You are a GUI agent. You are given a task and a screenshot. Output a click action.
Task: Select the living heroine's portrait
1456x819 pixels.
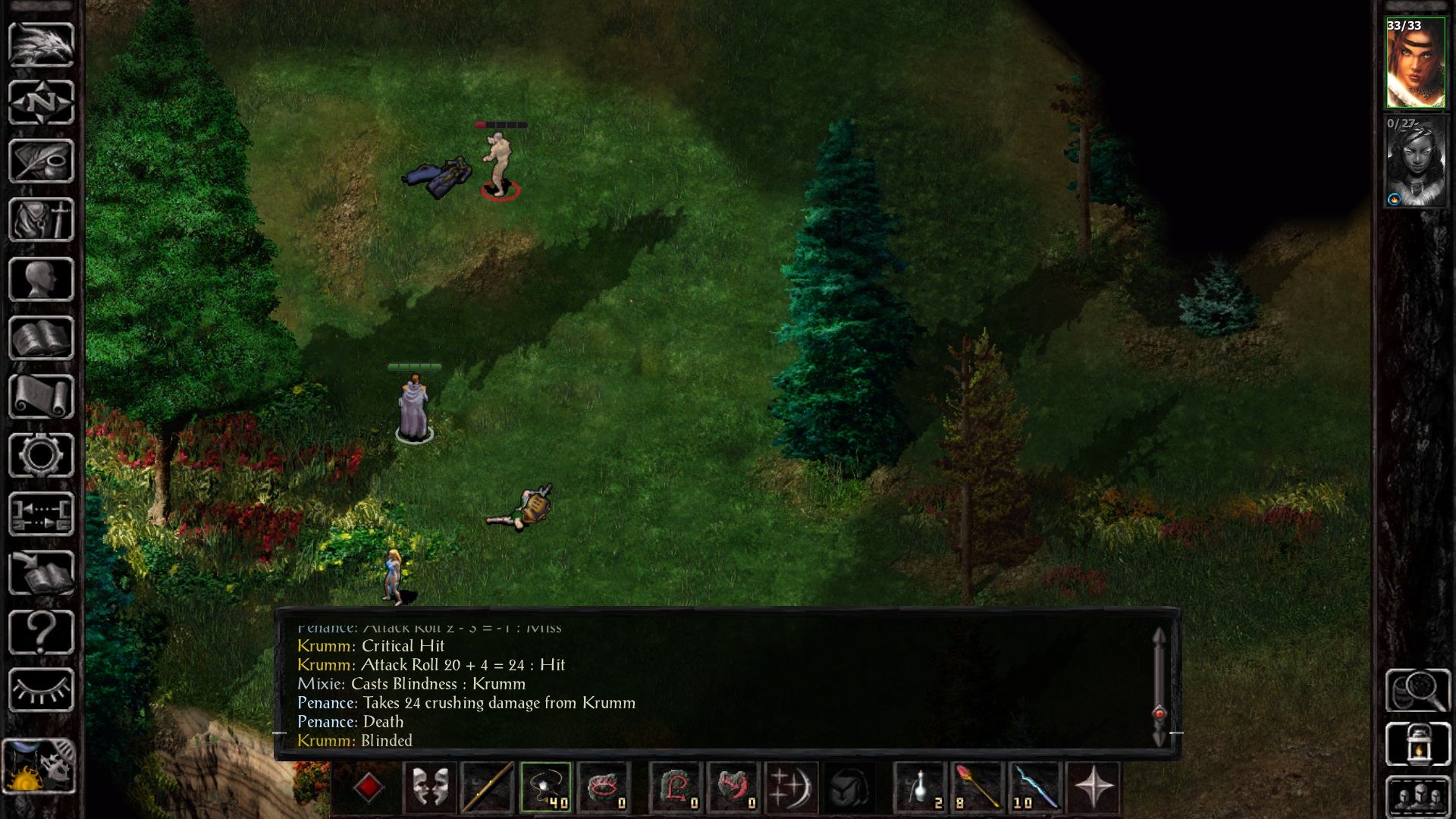click(x=1415, y=64)
